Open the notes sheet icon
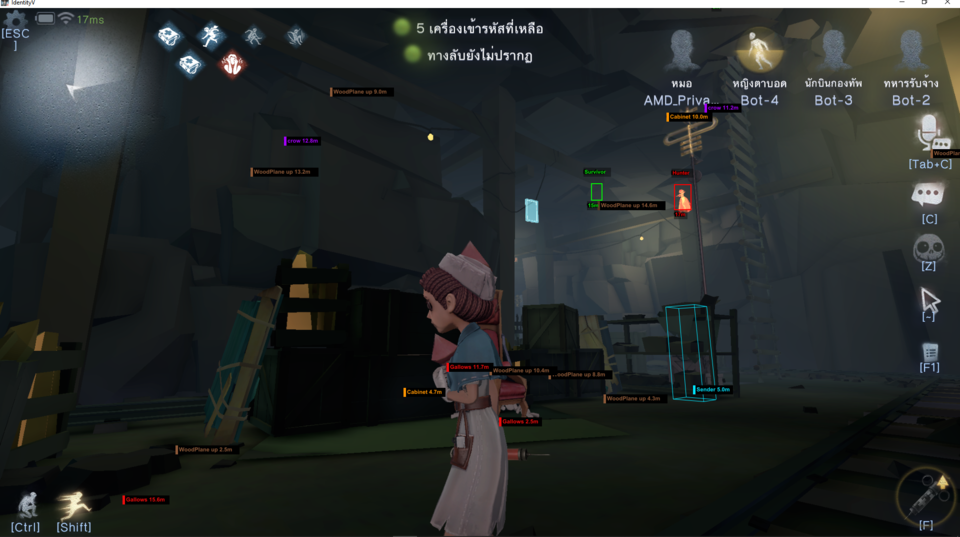Image resolution: width=960 pixels, height=537 pixels. pos(930,351)
